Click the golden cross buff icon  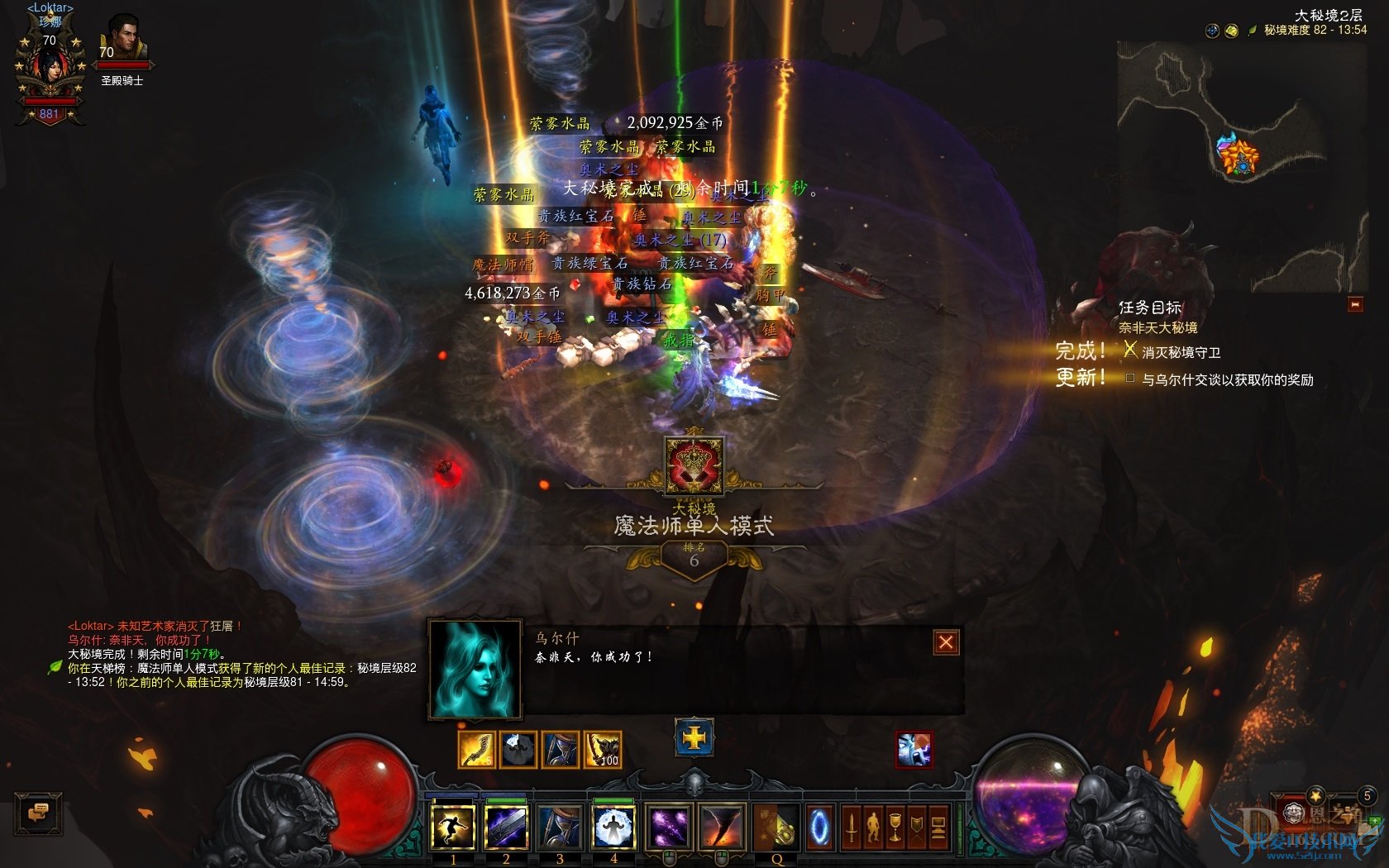[x=694, y=737]
